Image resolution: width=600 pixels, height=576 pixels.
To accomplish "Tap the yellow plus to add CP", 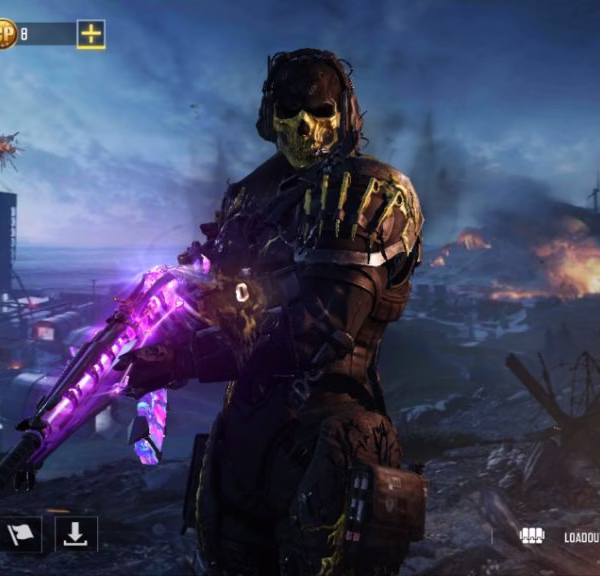I will click(x=91, y=34).
